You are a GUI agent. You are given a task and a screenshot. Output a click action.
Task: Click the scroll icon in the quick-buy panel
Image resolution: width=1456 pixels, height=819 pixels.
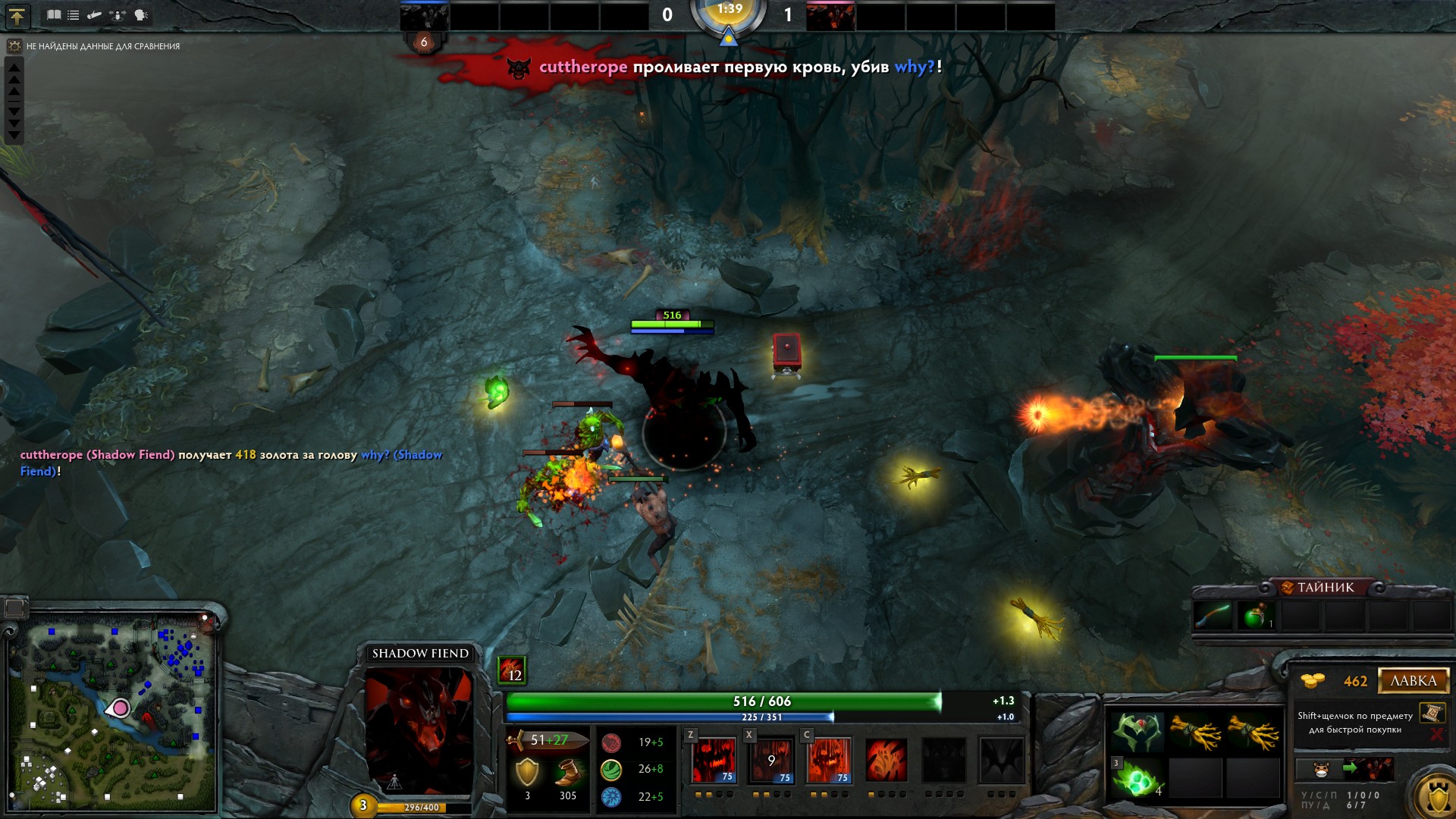(x=1432, y=713)
